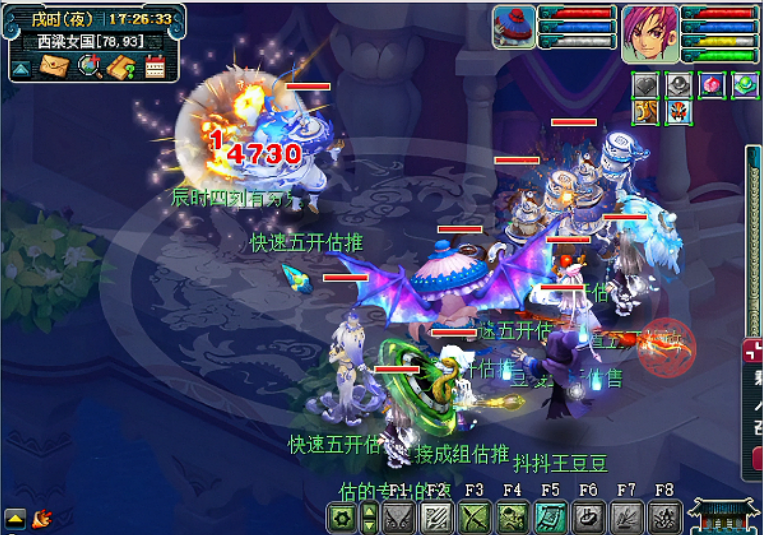Click the grey helmet buff icon
Viewport: 763px width, 535px height.
tap(679, 85)
